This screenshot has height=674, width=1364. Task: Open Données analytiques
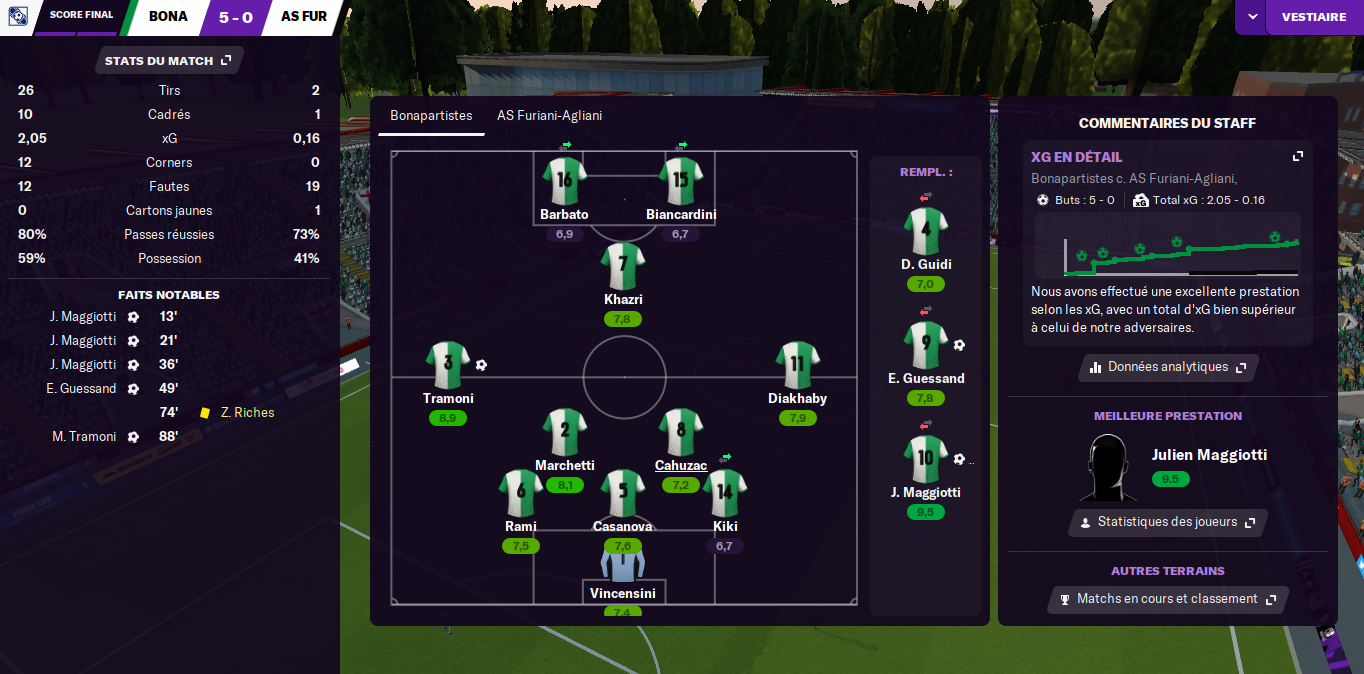[1167, 367]
